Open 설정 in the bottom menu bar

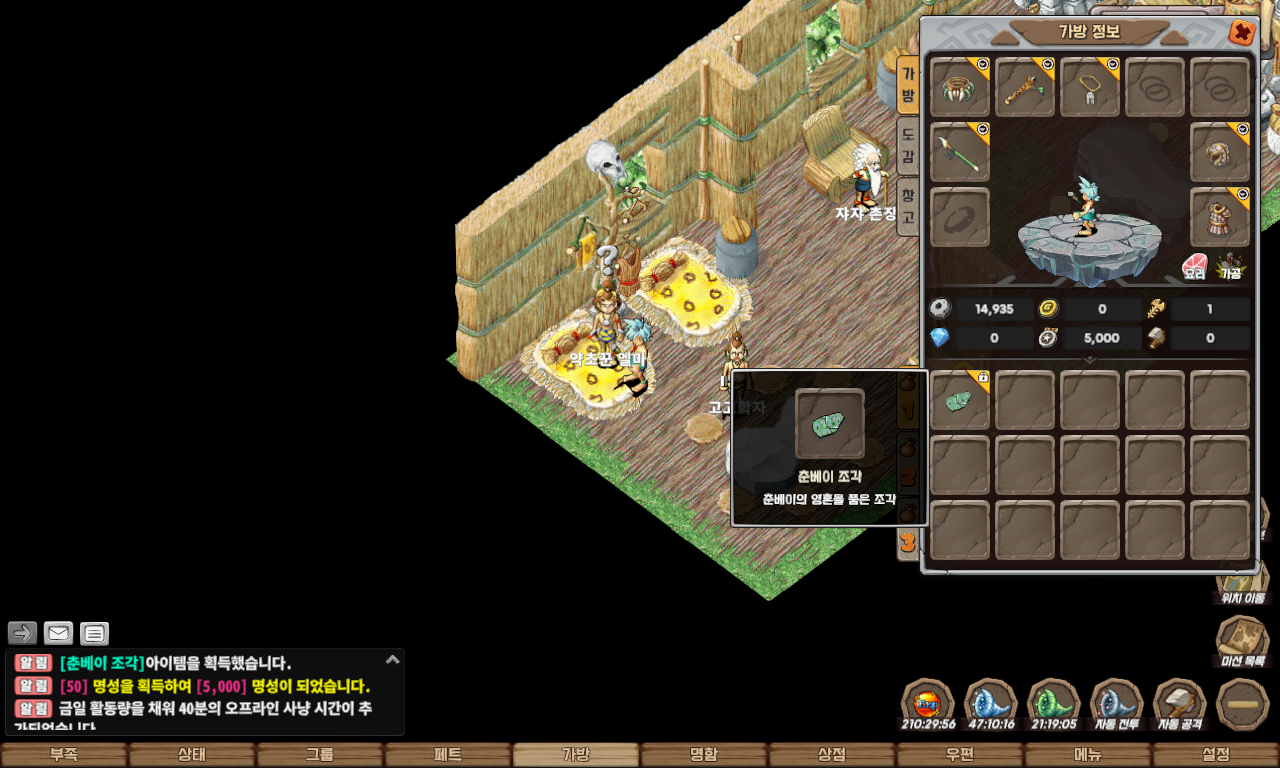[1216, 755]
